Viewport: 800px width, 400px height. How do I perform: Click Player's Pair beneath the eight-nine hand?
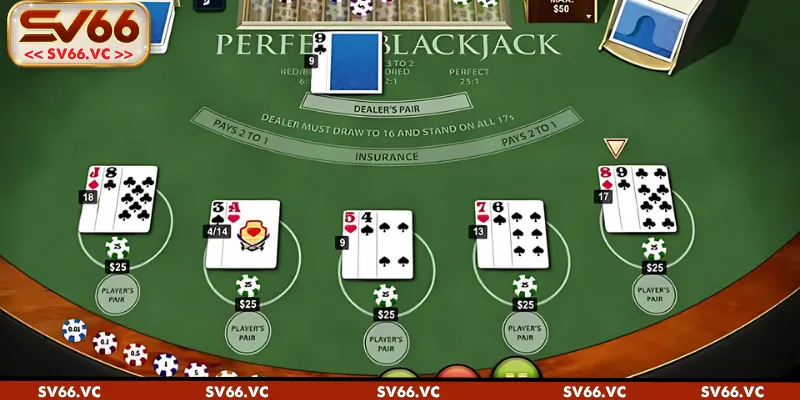(x=655, y=294)
